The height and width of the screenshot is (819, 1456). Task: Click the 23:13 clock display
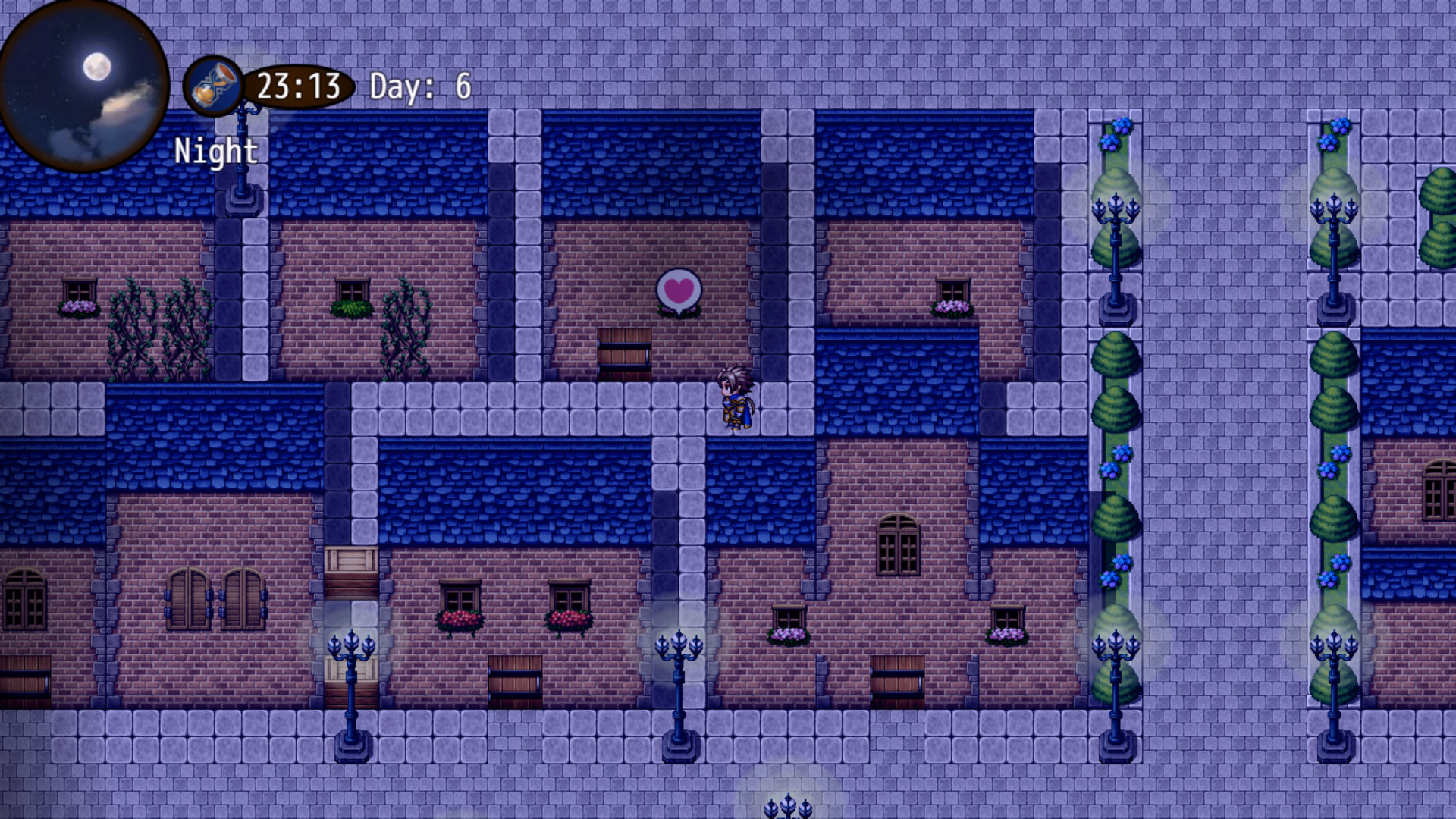pos(296,86)
